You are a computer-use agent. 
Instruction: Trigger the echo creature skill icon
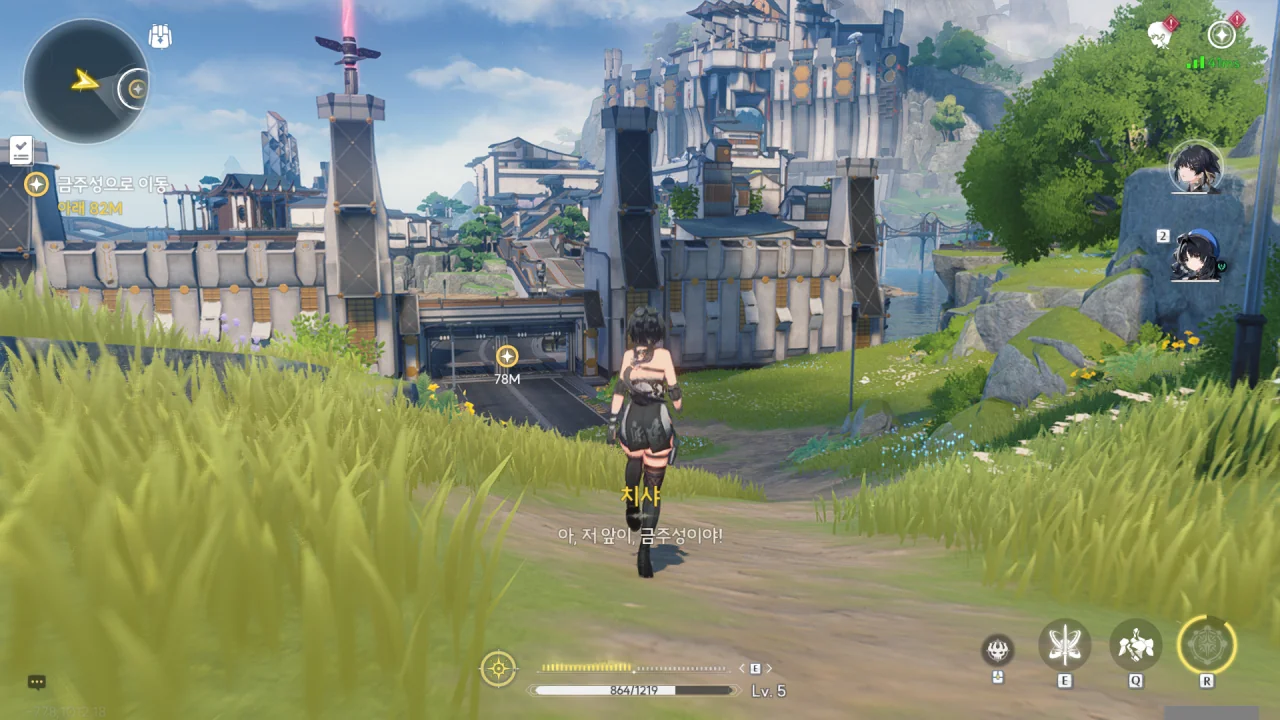point(1135,644)
